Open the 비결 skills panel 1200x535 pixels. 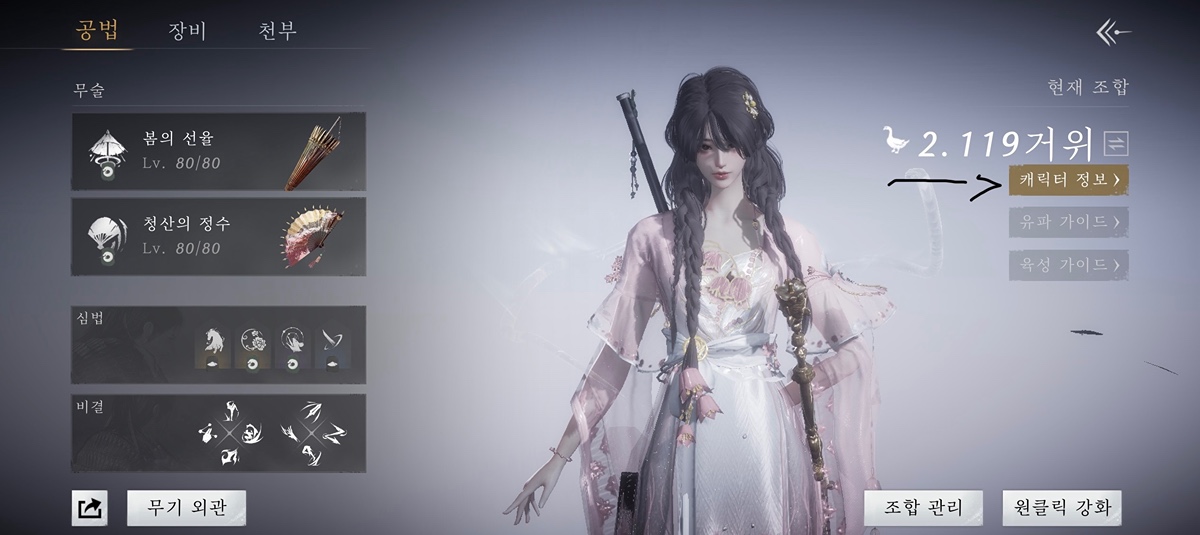[218, 433]
